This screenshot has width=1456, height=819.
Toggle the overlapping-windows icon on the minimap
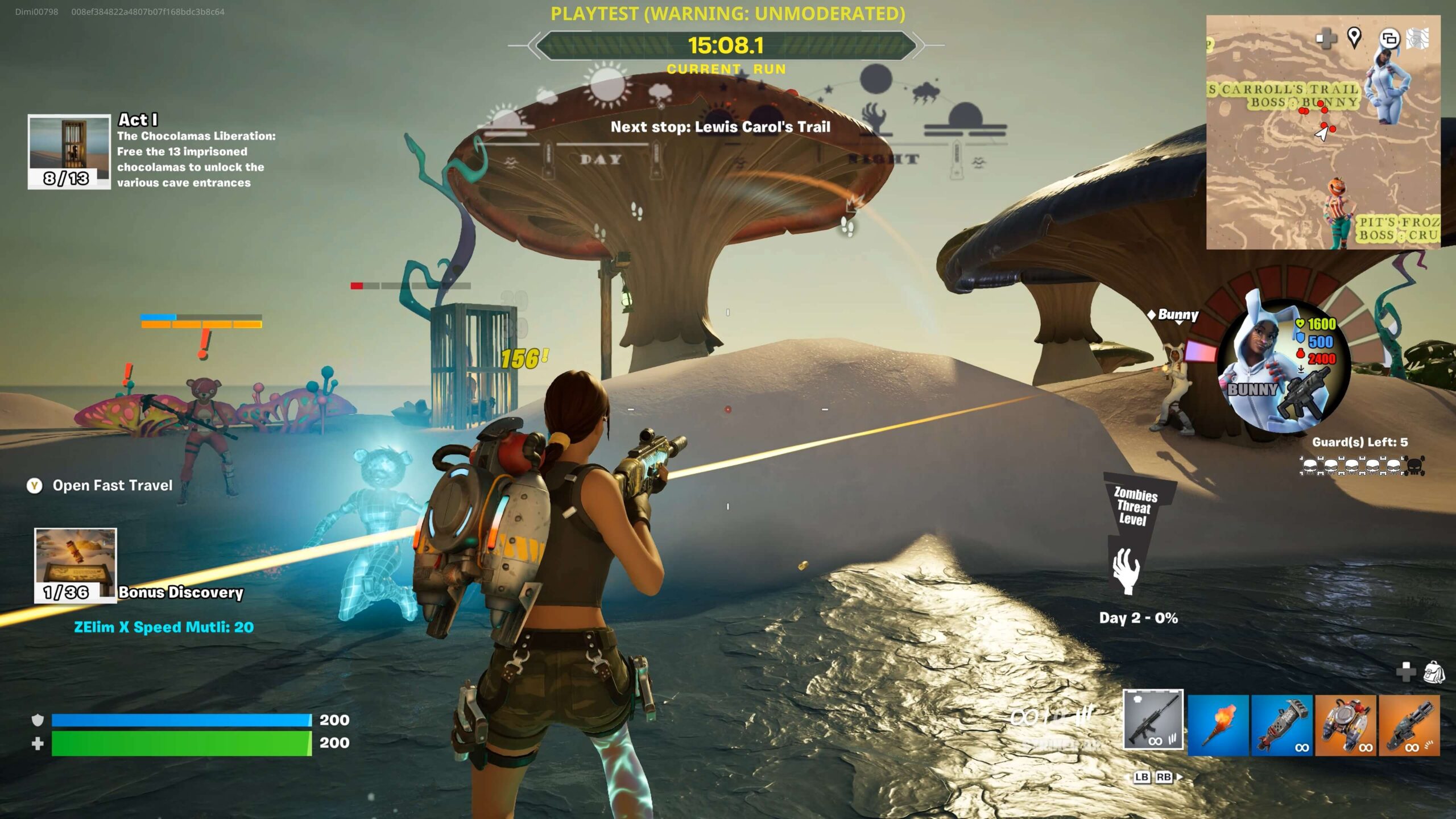click(x=1389, y=39)
